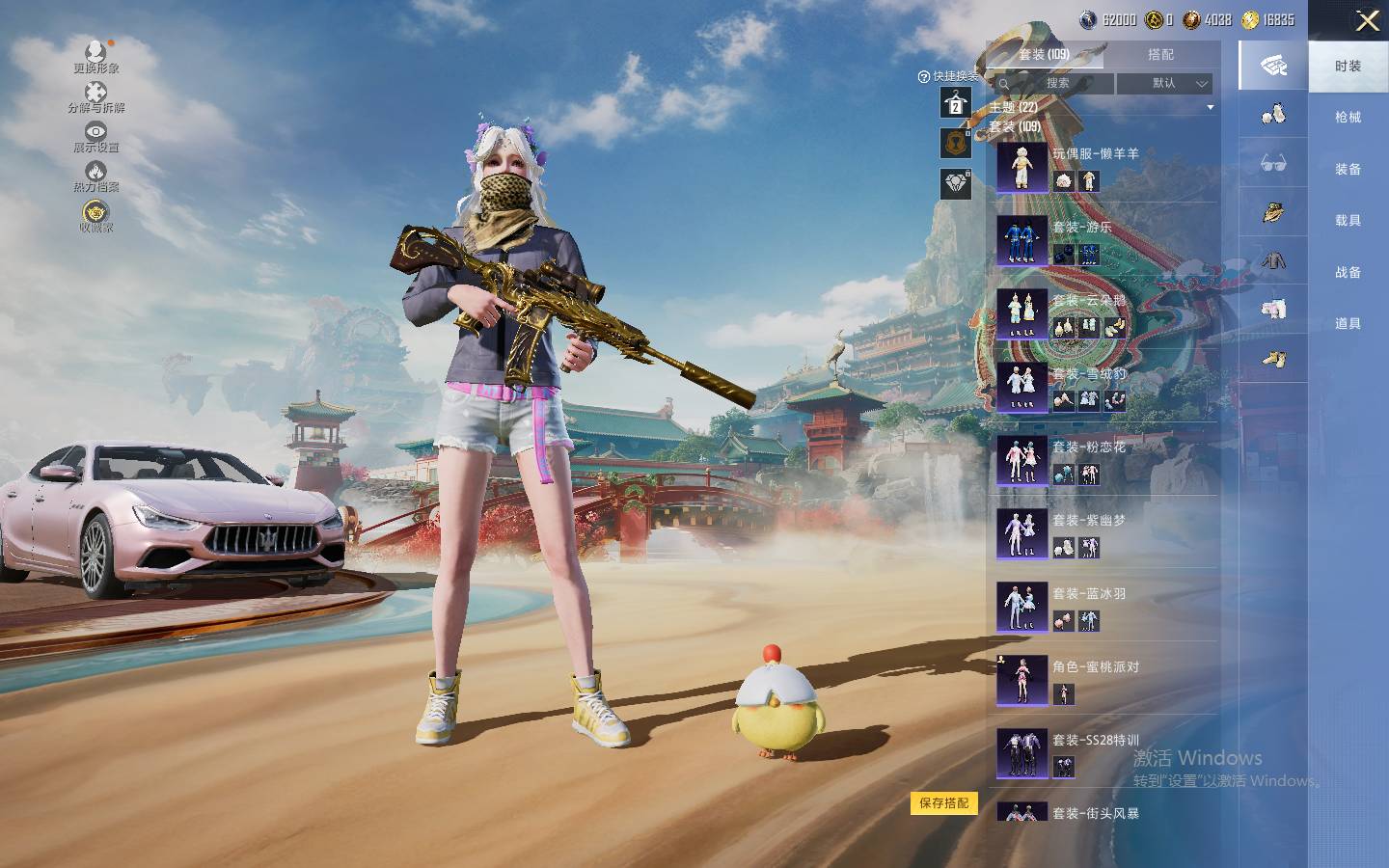Open the 默认 sort dropdown

point(1163,83)
